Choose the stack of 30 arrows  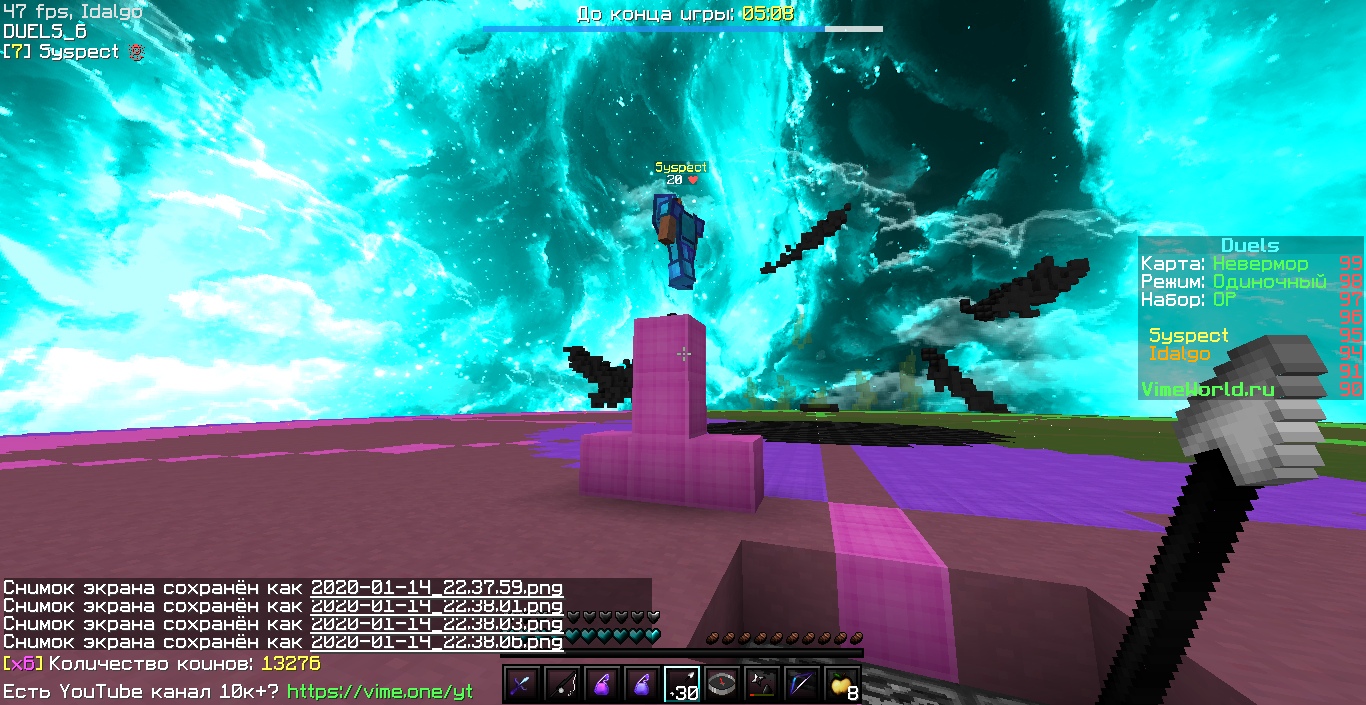(682, 685)
